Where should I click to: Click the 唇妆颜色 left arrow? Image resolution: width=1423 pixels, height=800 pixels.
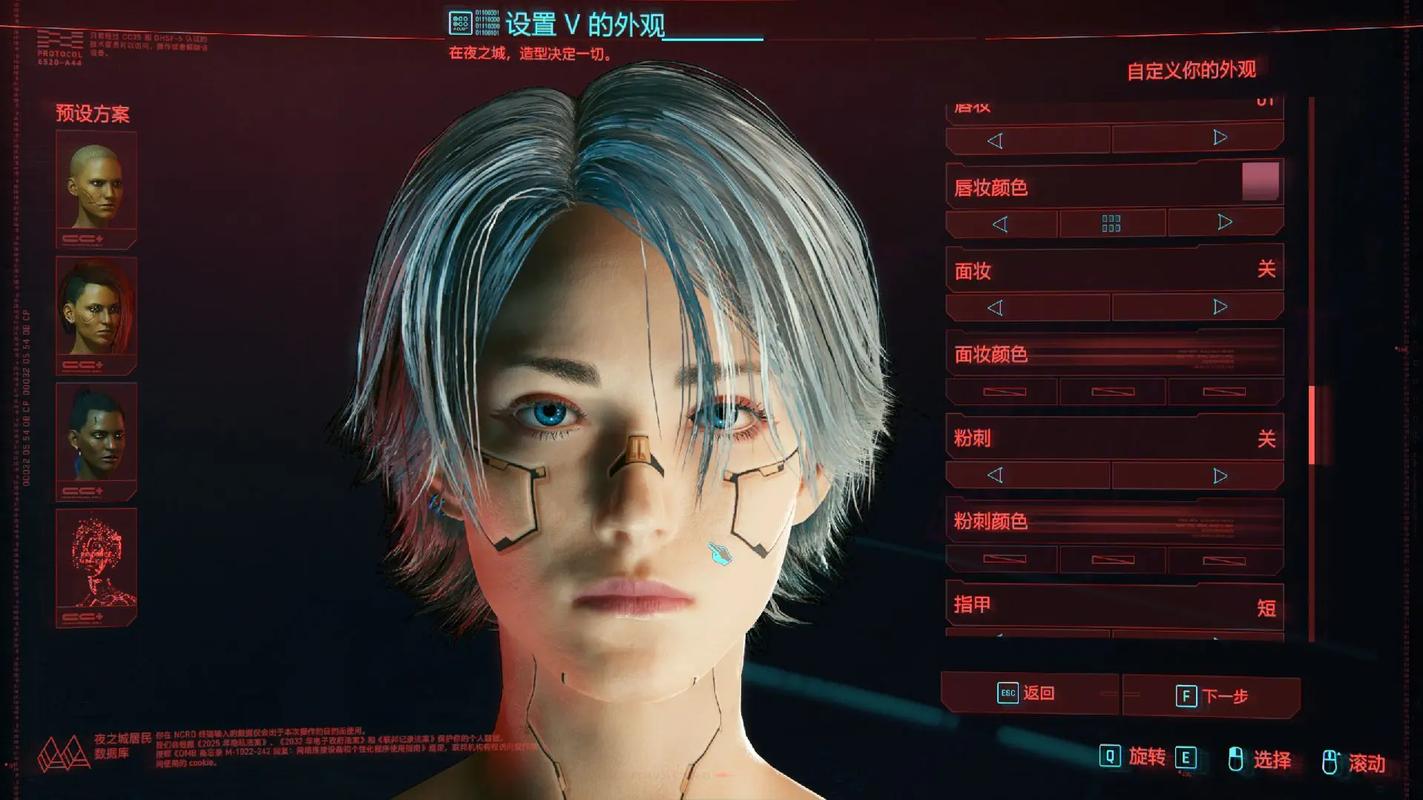[x=1000, y=224]
